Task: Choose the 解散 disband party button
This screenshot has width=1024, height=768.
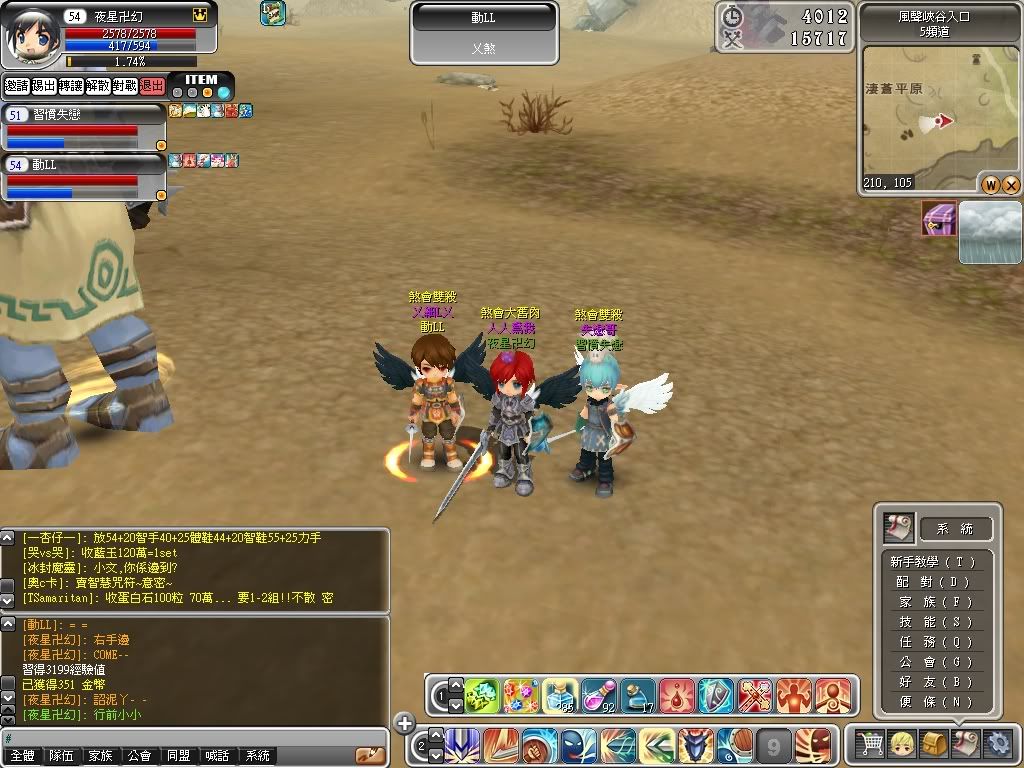Action: tap(97, 86)
